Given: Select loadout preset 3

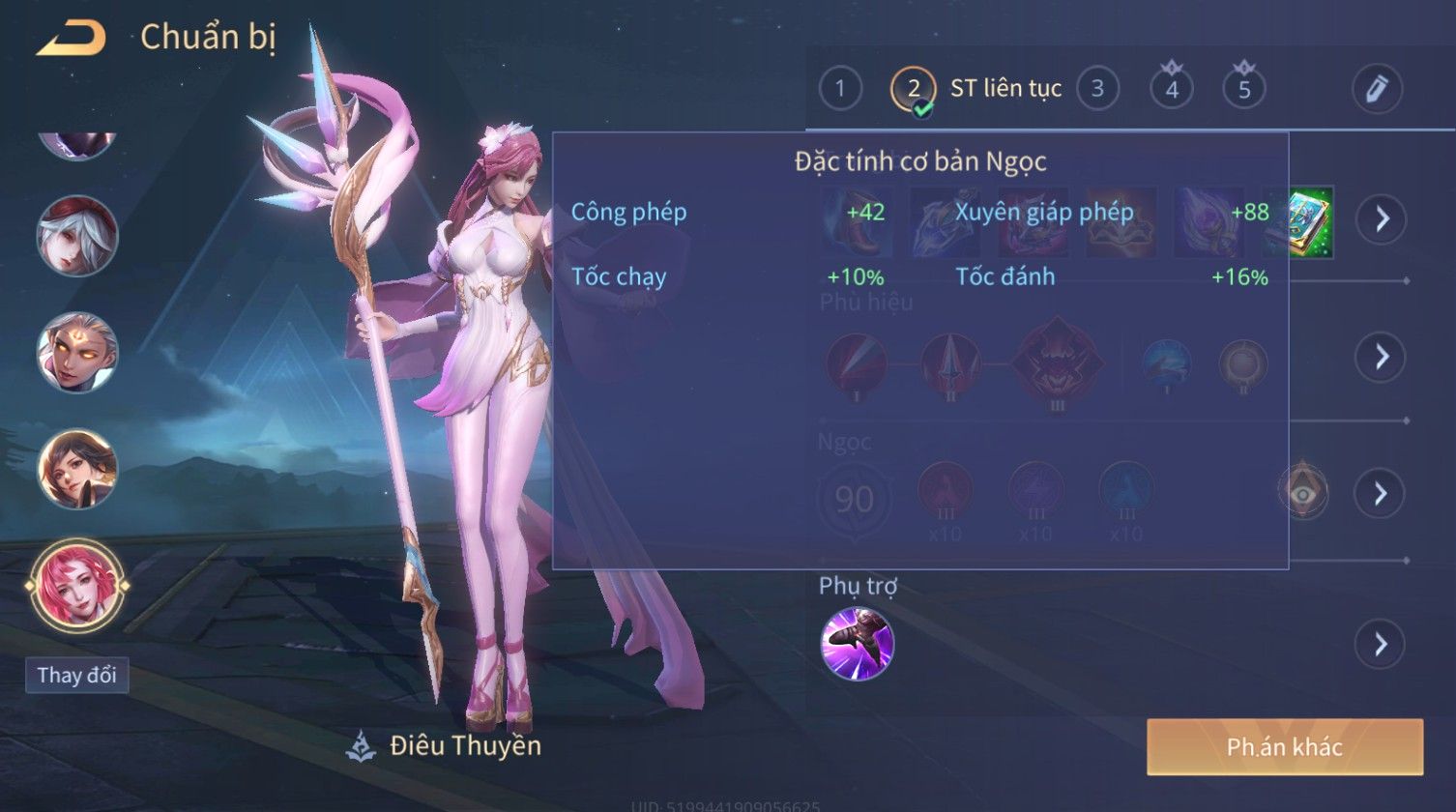Looking at the screenshot, I should point(1097,89).
